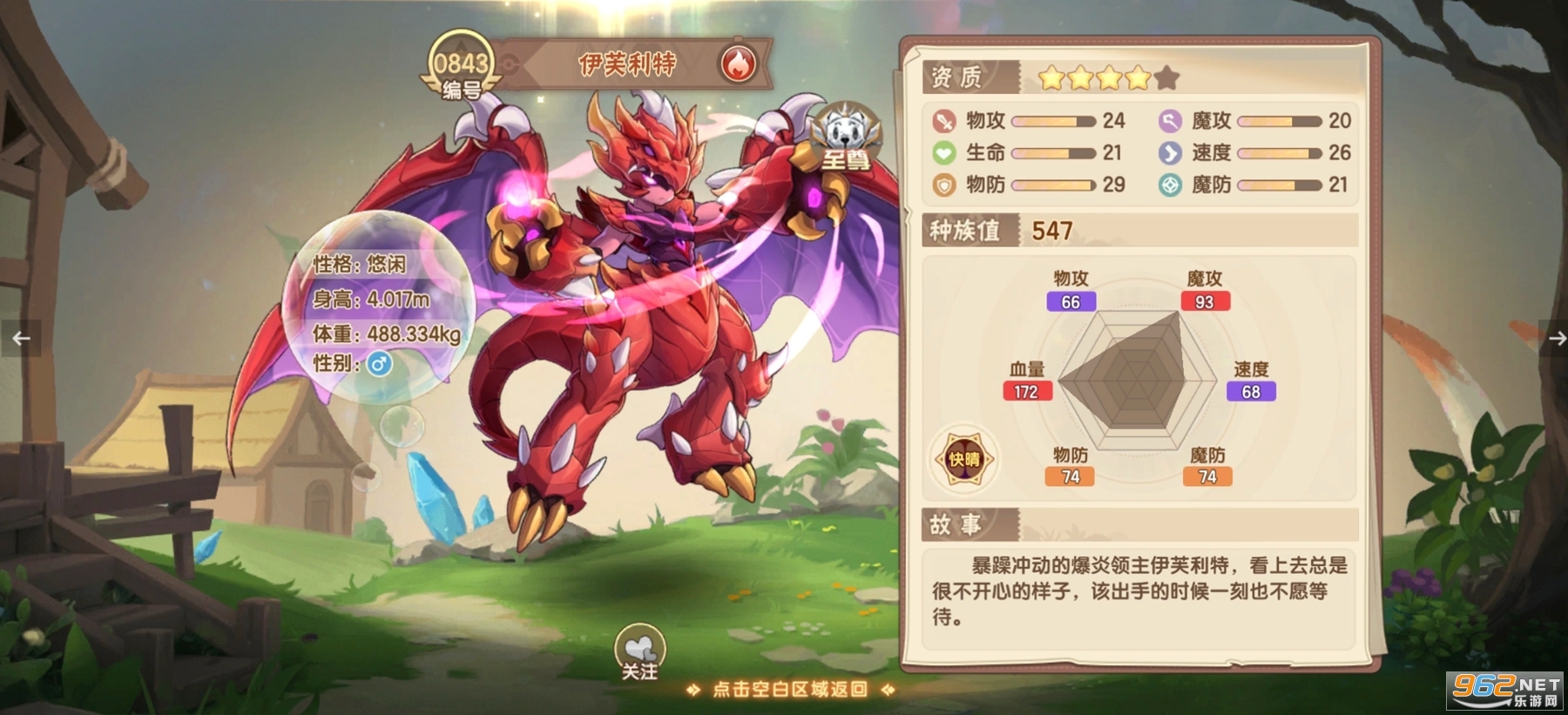1568x715 pixels.
Task: Tap the 生命 heart icon
Action: (943, 153)
